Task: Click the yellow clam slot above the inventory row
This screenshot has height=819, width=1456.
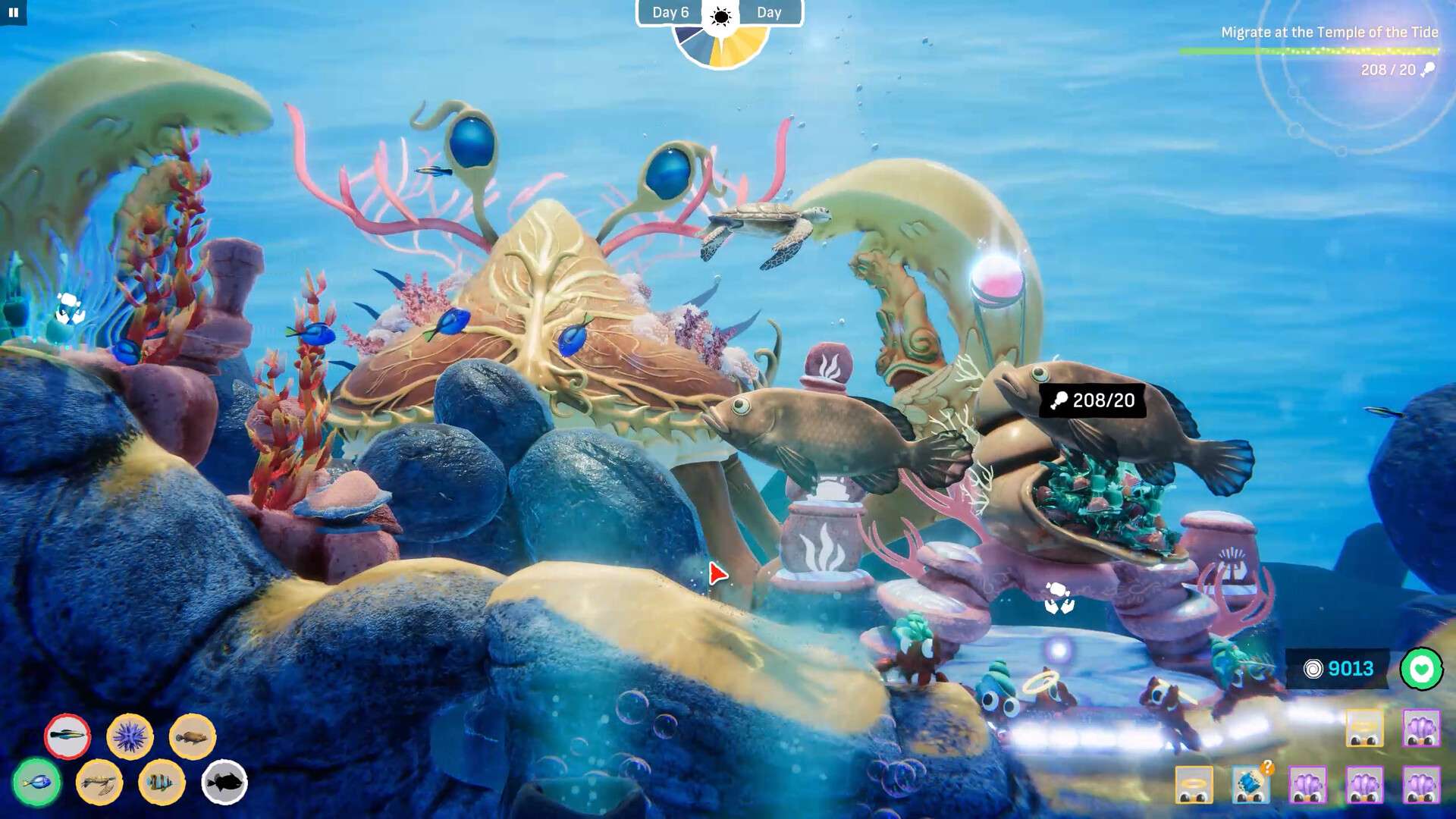Action: [x=1364, y=730]
